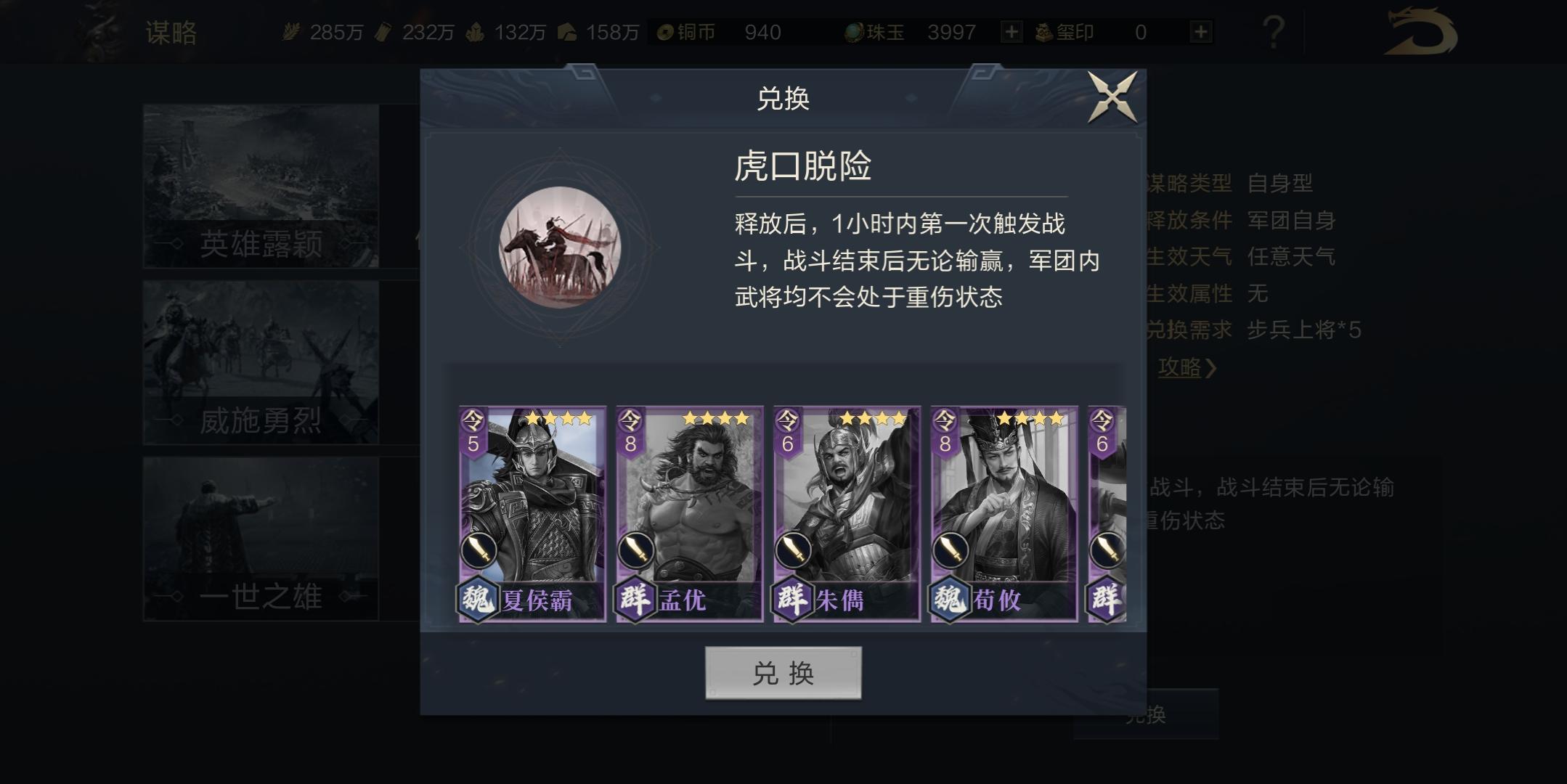The image size is (1567, 784).
Task: Click the 铜币 copper coin icon
Action: click(664, 32)
